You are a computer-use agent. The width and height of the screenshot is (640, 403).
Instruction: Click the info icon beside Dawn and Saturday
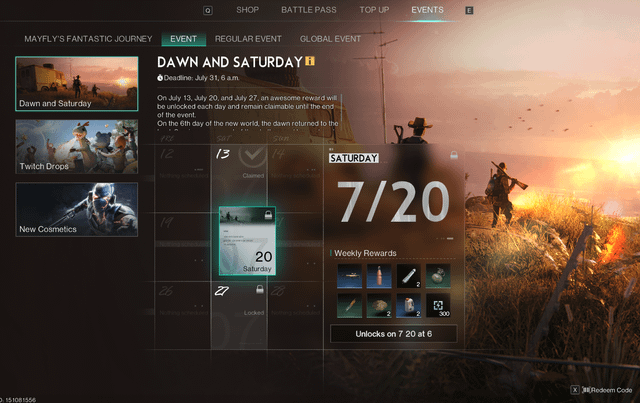[310, 61]
